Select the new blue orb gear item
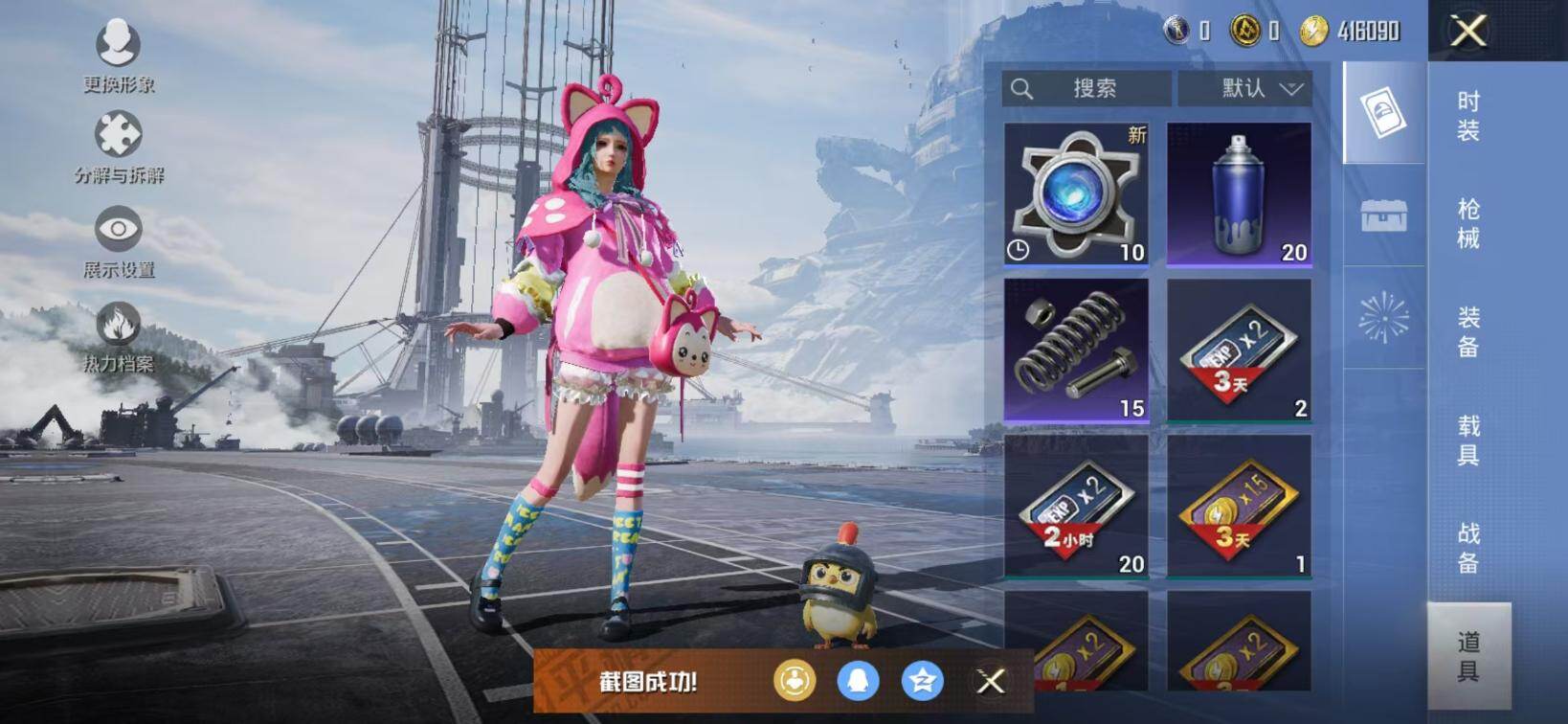 point(1076,194)
